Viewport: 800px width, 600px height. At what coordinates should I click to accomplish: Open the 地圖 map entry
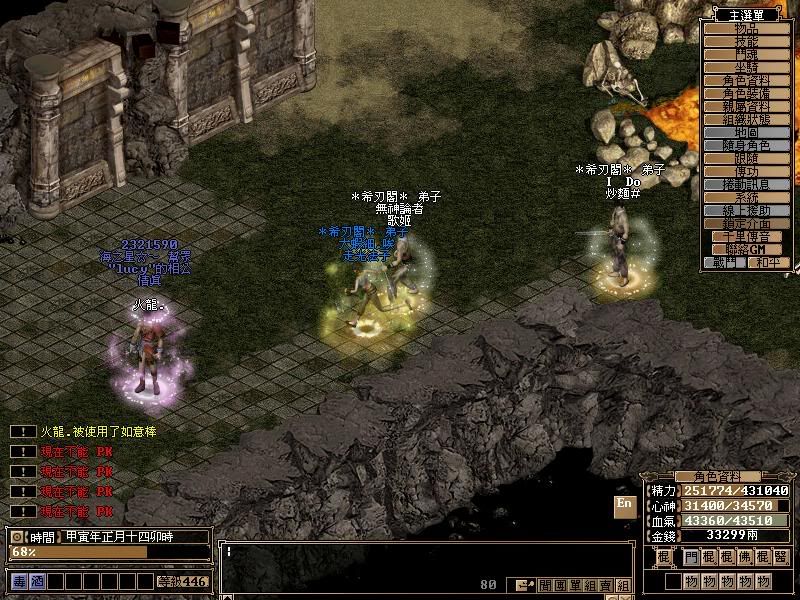(x=747, y=132)
